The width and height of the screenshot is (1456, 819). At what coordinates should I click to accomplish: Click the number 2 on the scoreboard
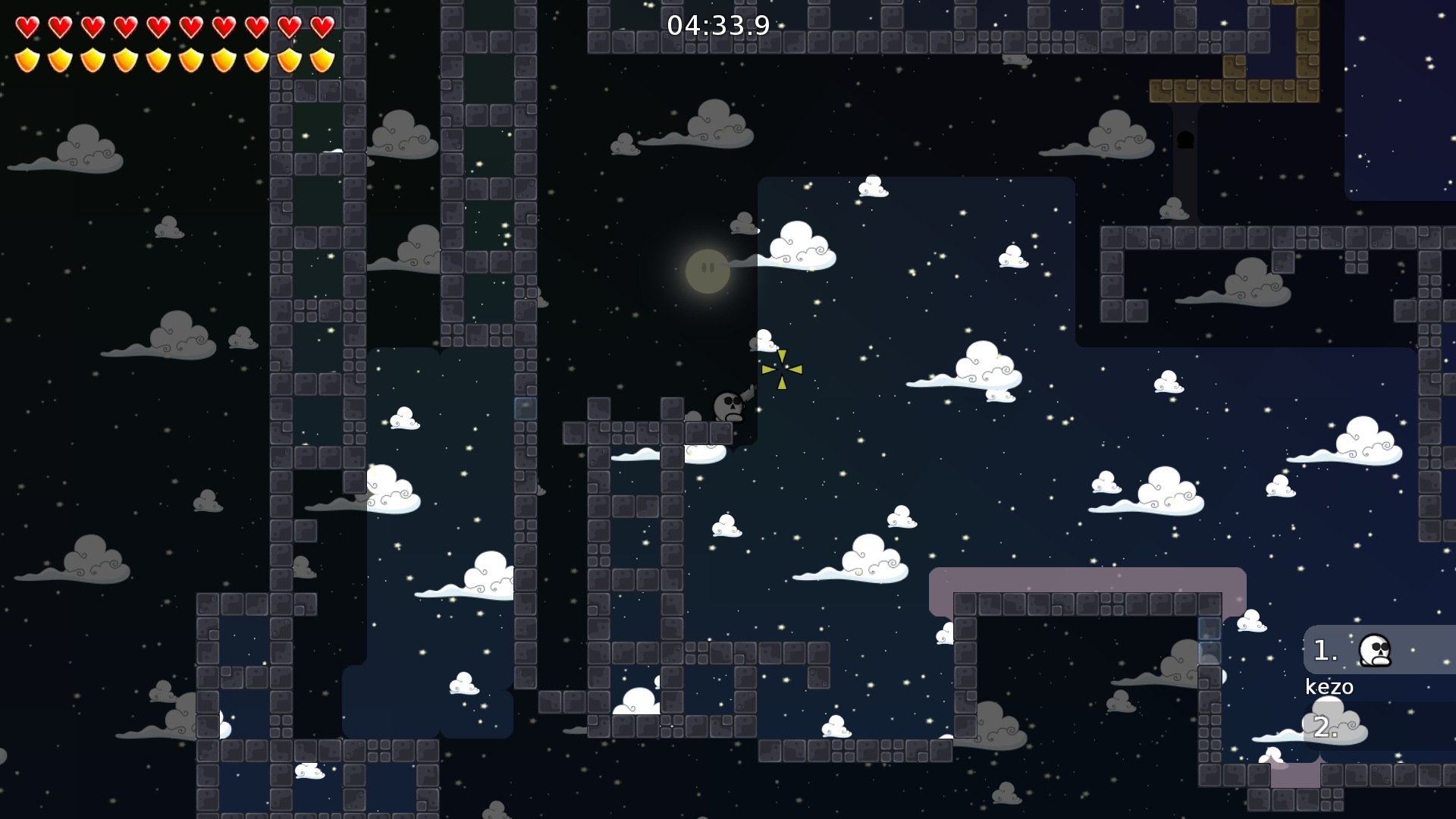[x=1325, y=728]
